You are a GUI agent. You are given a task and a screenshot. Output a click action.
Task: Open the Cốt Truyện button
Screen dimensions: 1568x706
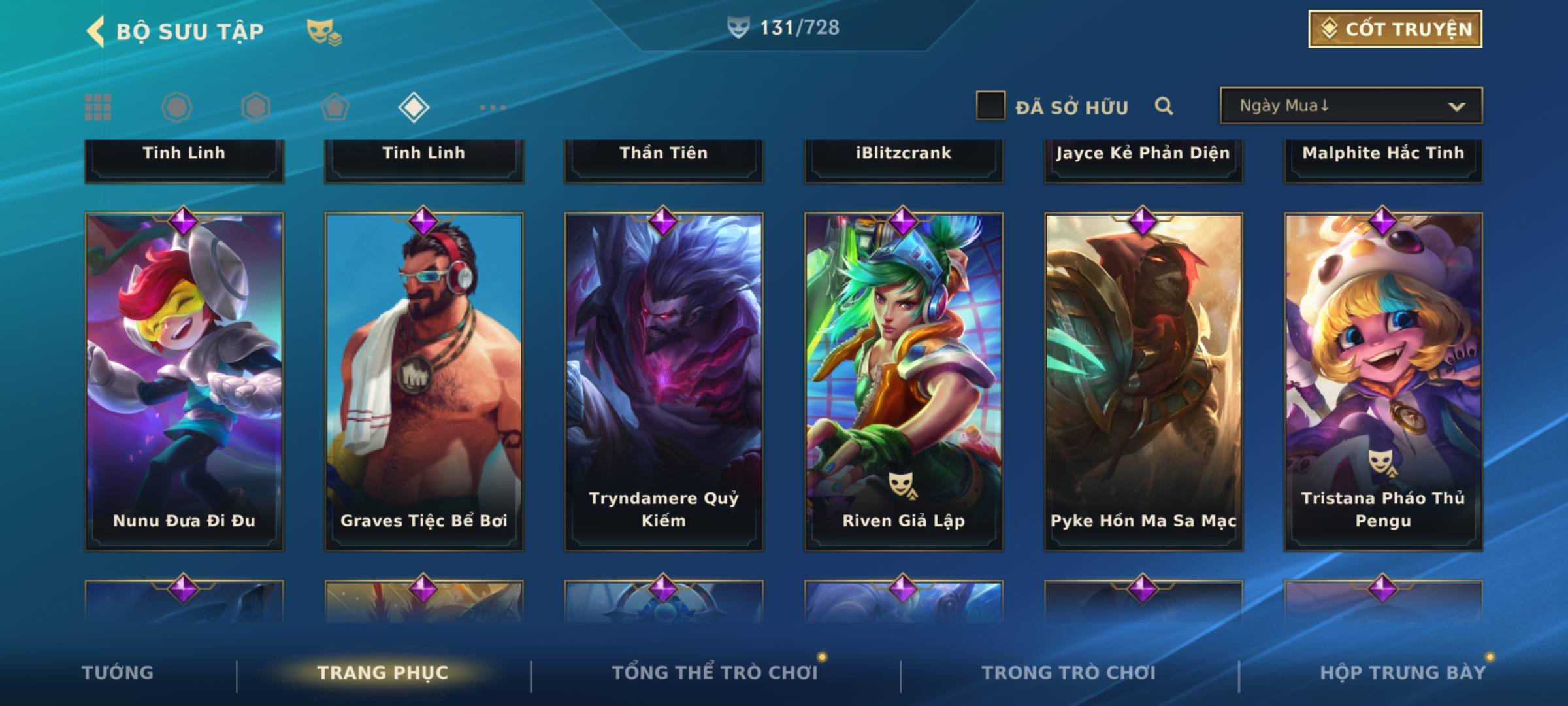(x=1395, y=29)
